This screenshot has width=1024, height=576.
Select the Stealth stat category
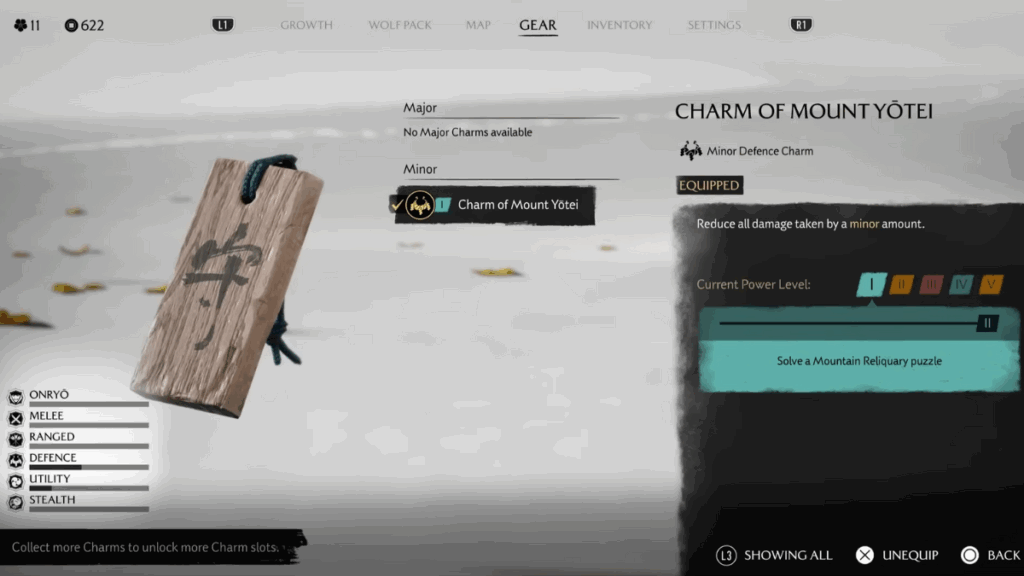click(x=52, y=501)
